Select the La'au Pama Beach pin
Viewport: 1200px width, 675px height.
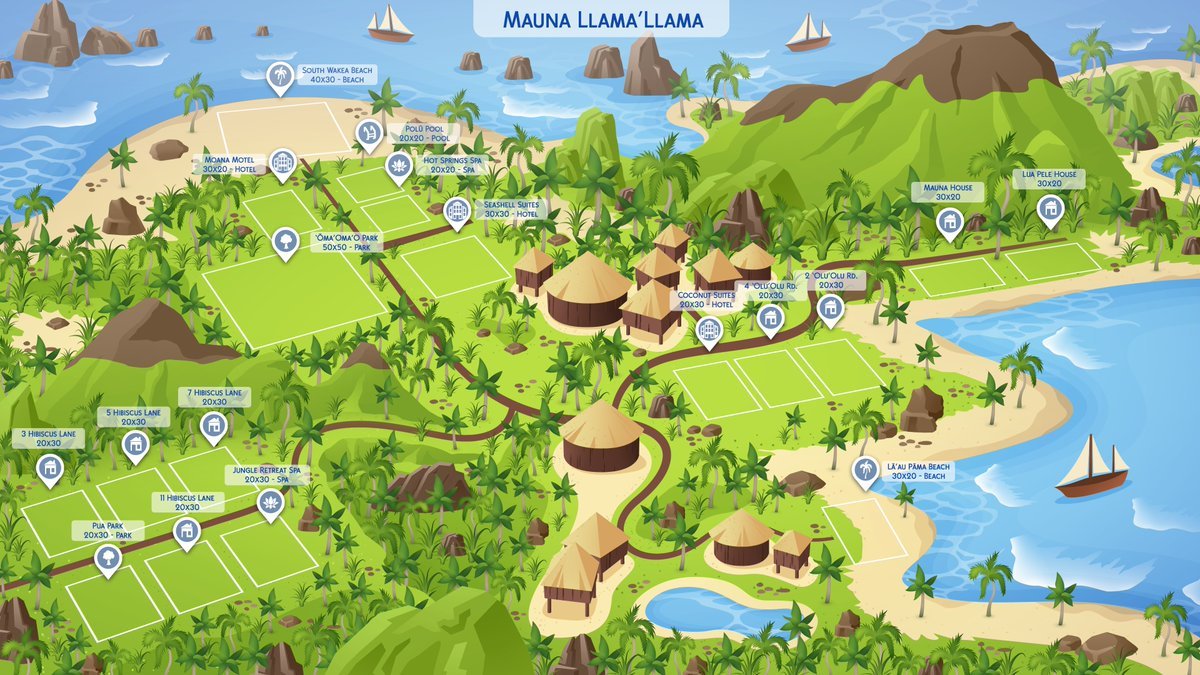tap(865, 471)
